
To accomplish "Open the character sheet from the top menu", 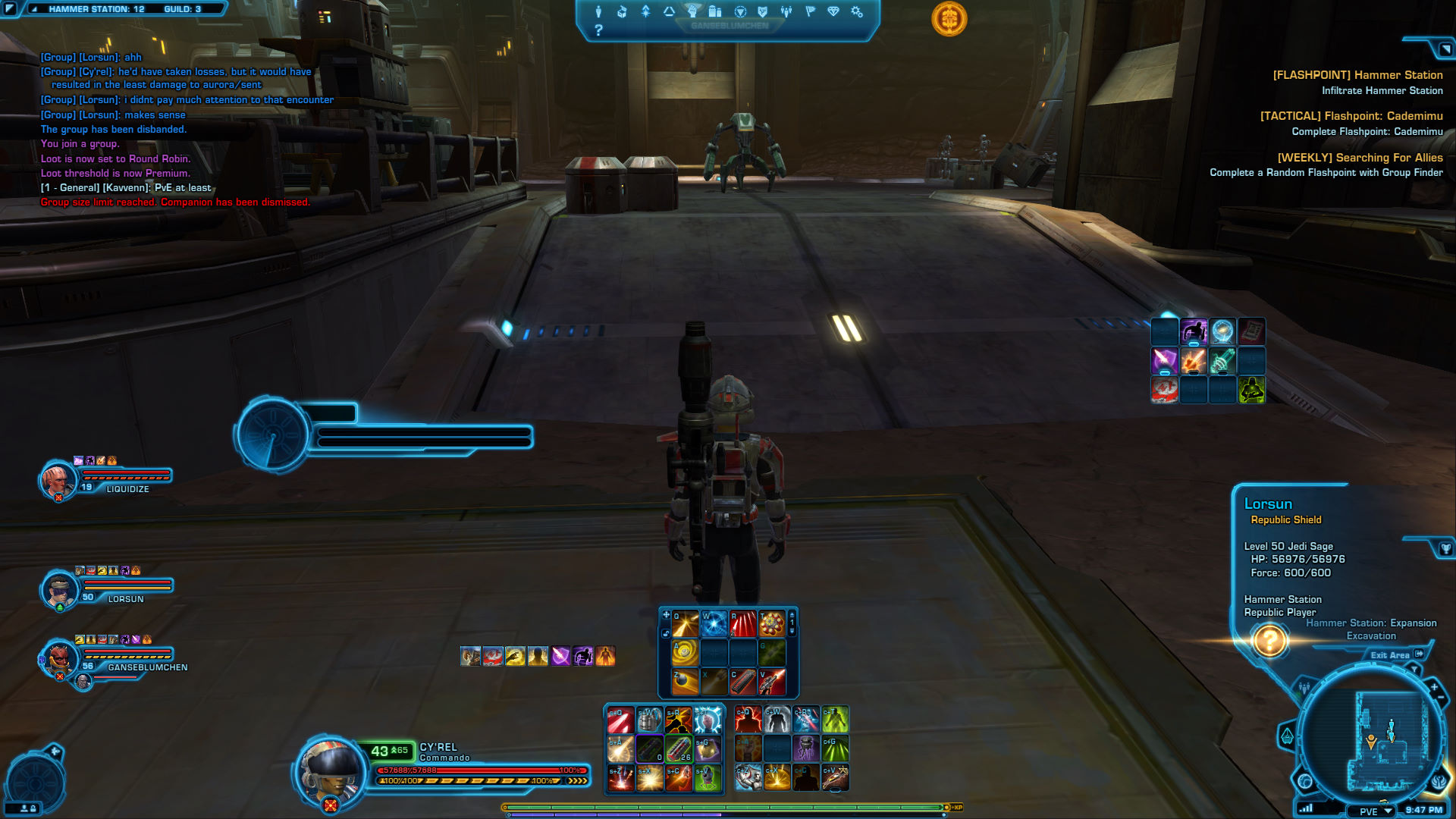I will tap(598, 11).
